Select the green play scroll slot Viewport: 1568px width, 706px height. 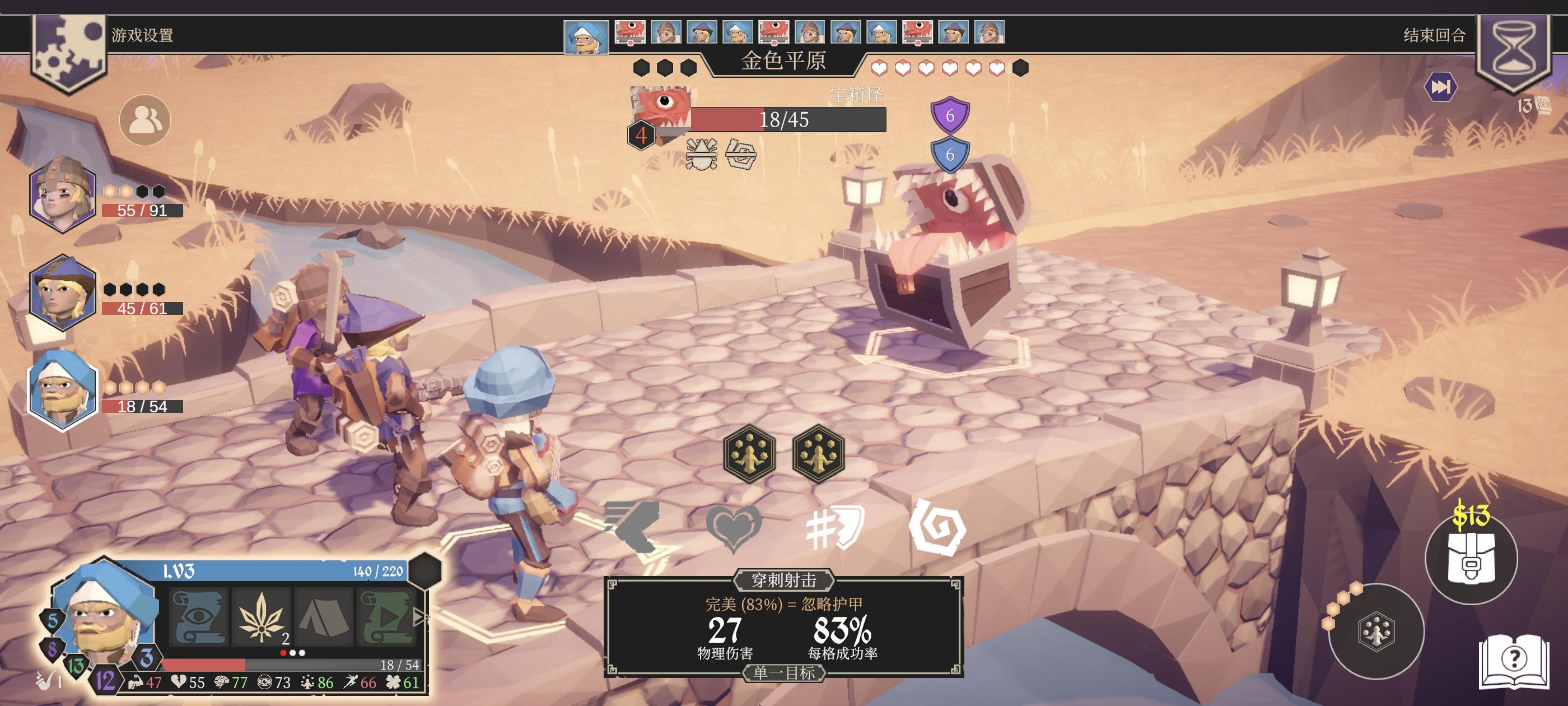(x=386, y=616)
